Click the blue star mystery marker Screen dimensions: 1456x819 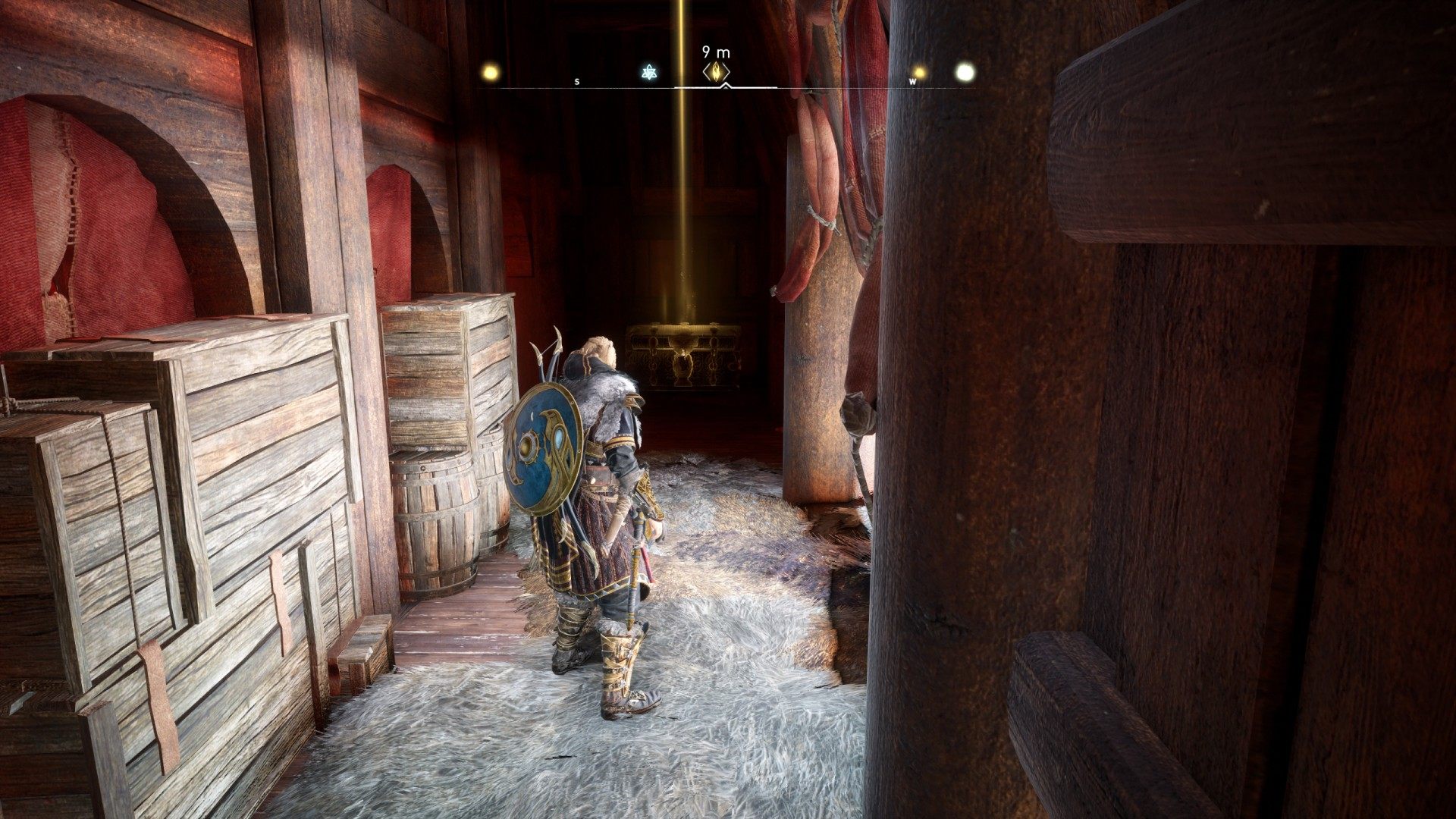[x=649, y=73]
